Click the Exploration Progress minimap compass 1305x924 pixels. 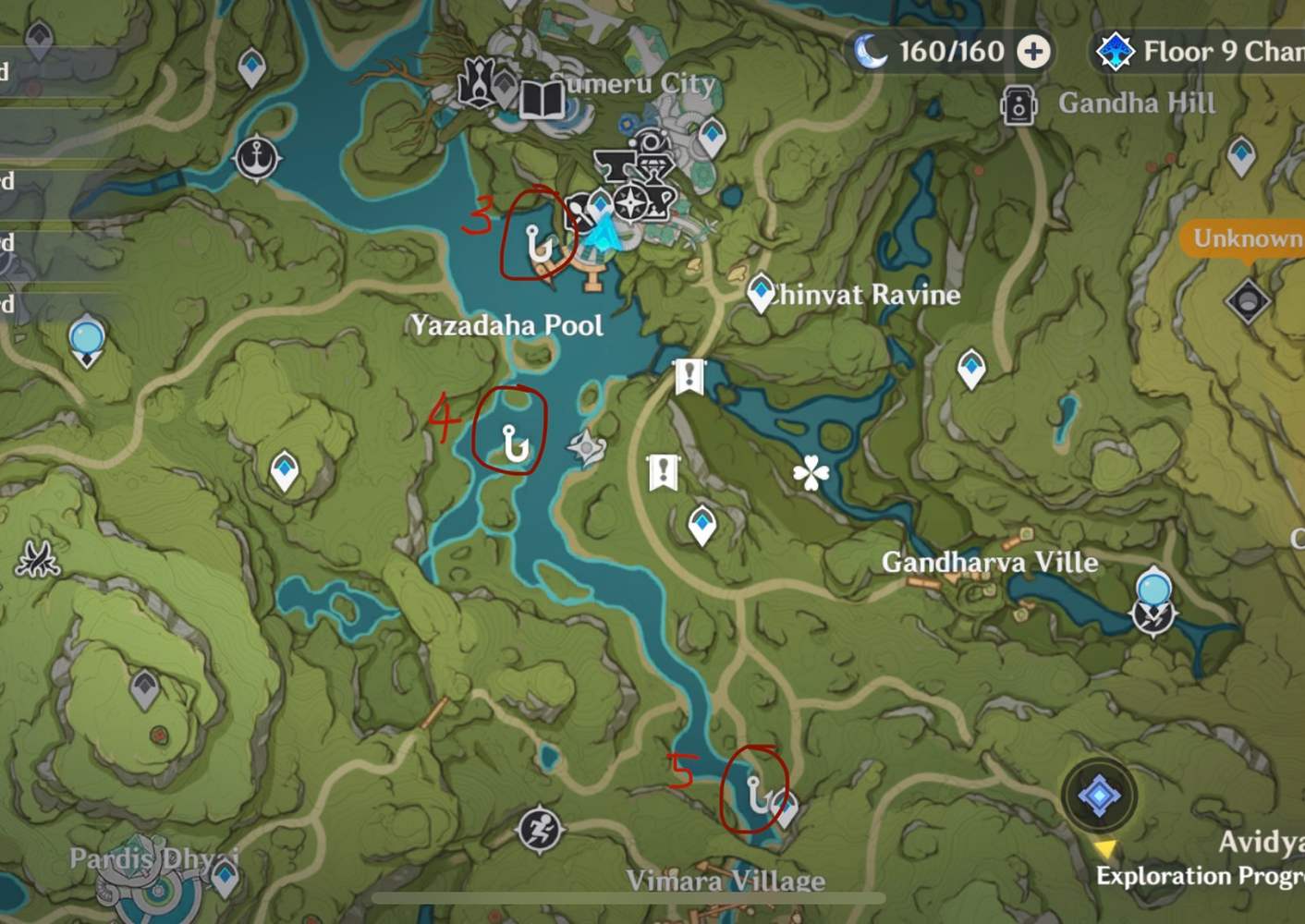click(1099, 796)
